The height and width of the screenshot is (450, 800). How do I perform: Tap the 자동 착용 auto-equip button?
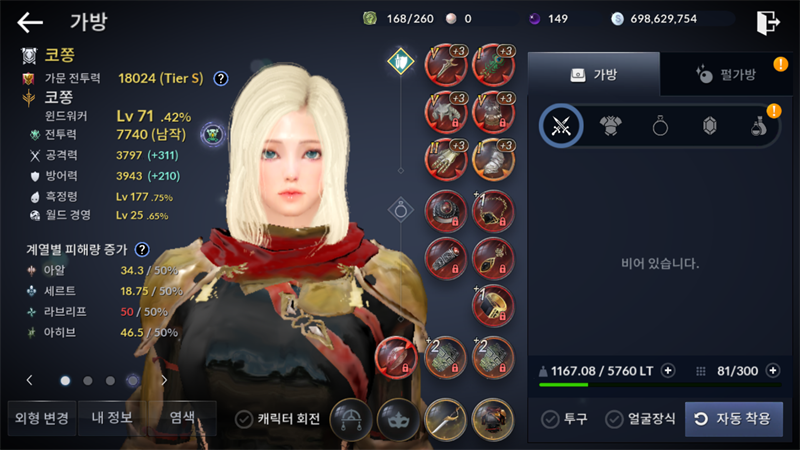point(733,418)
